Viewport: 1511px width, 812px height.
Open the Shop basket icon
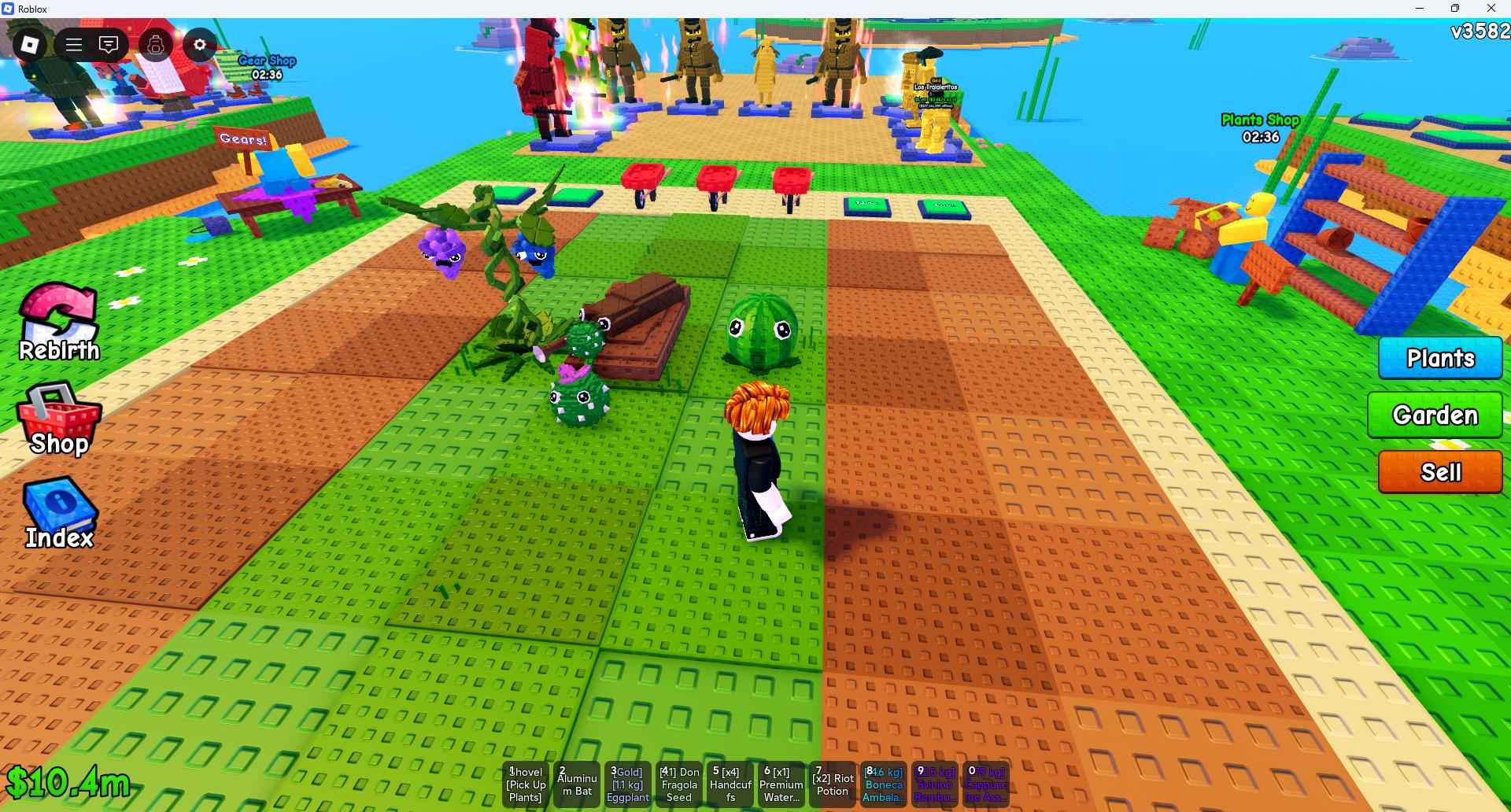click(57, 417)
